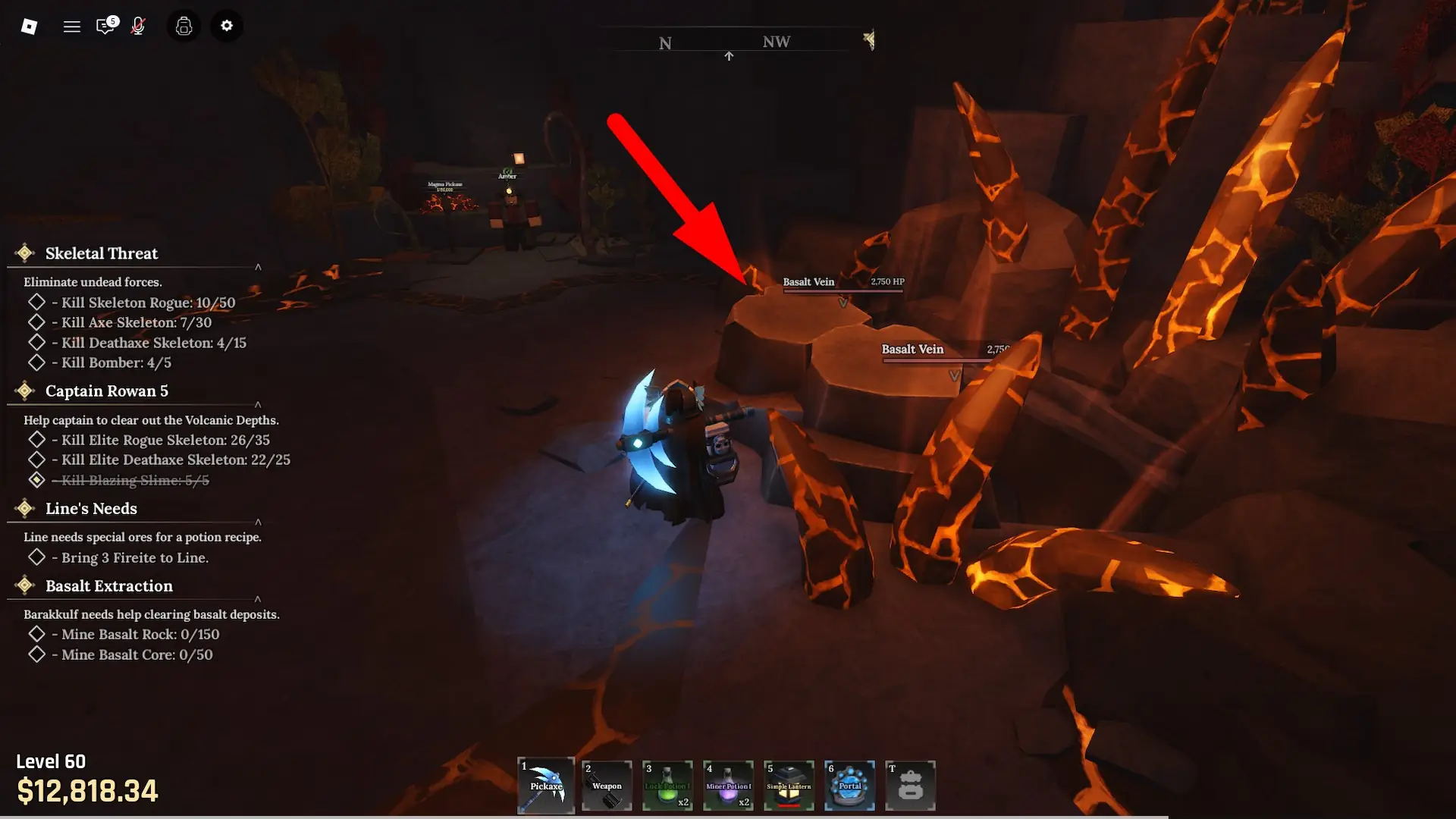Open the backpack inventory icon
Viewport: 1456px width, 819px height.
click(x=184, y=25)
